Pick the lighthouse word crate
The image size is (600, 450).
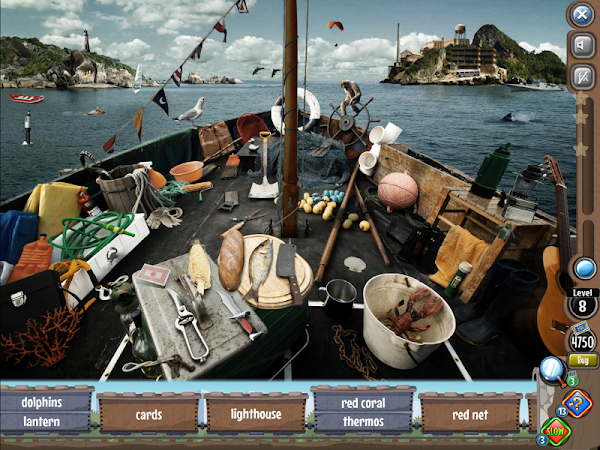(x=256, y=413)
